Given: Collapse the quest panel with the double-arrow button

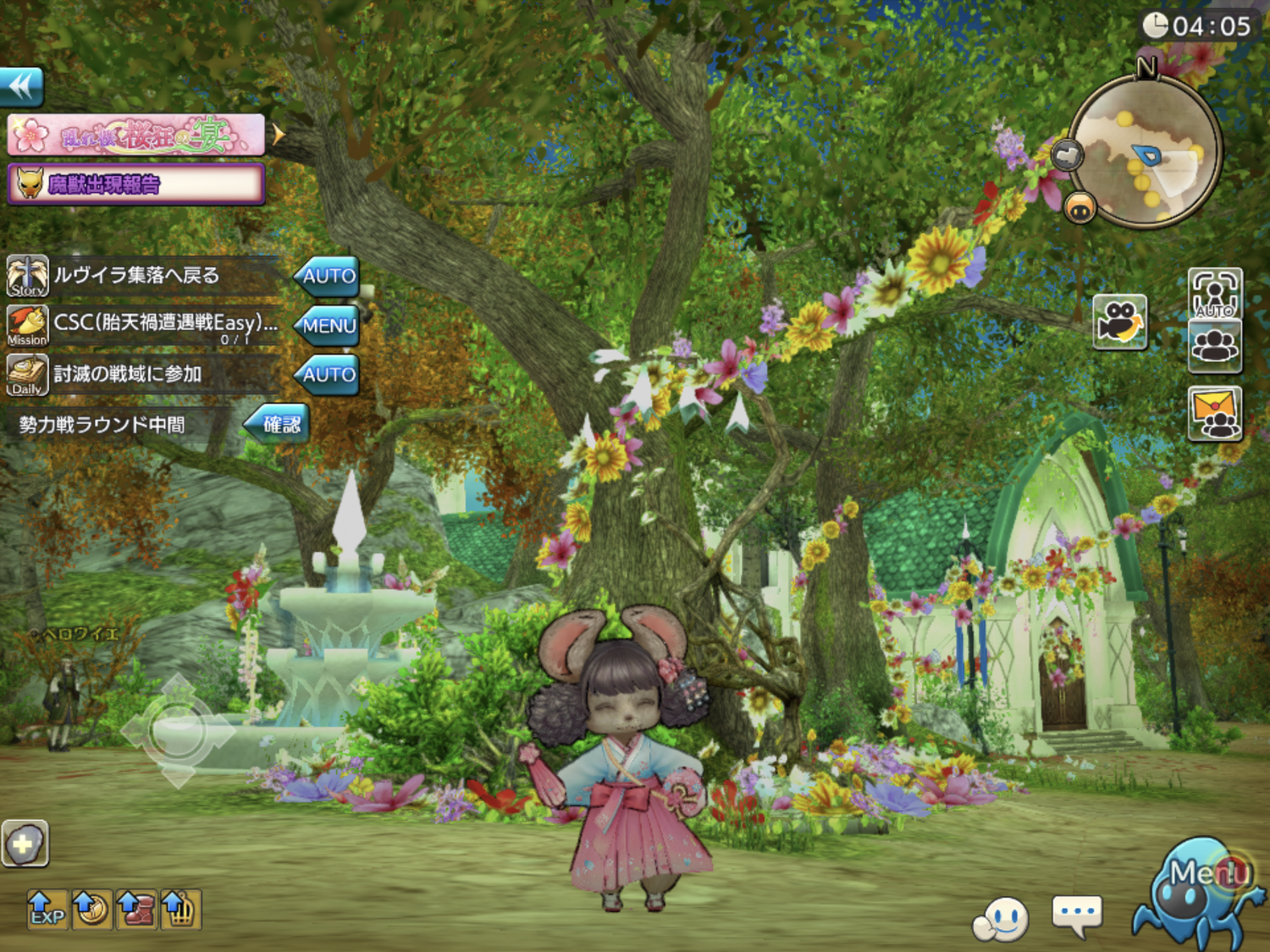Looking at the screenshot, I should coord(22,86).
